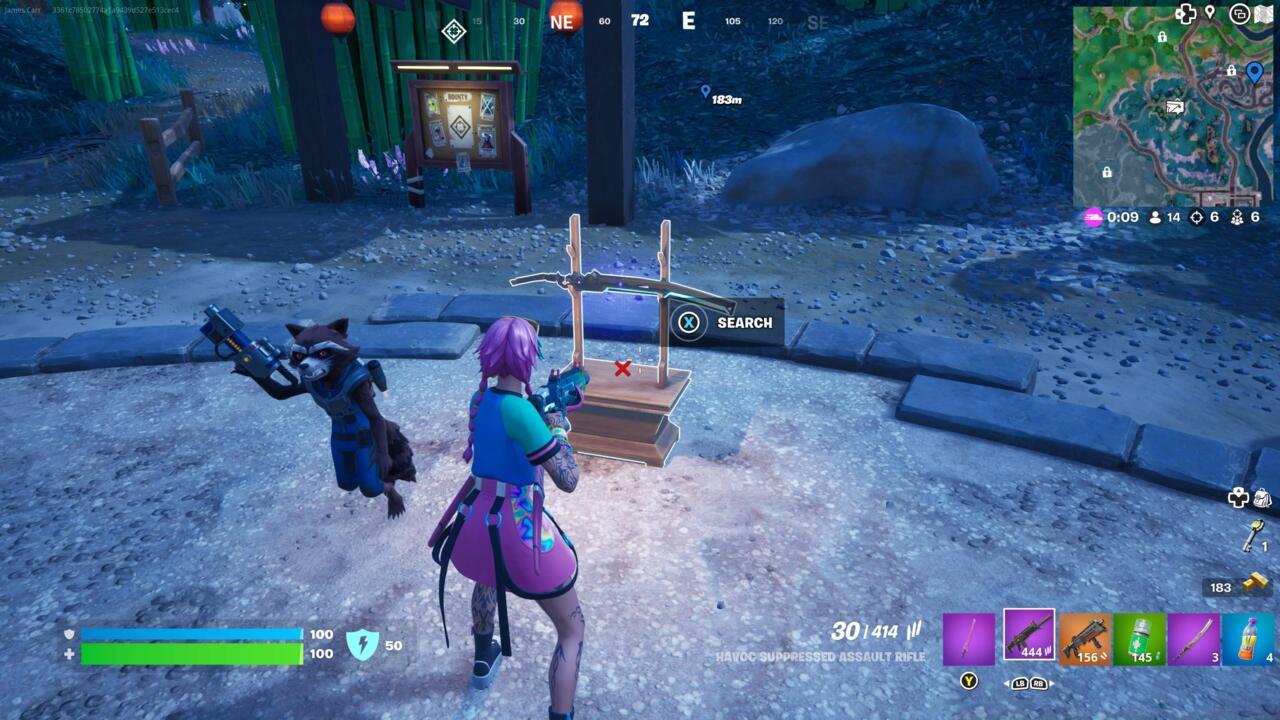
Task: Click the Y swap button near item slots
Action: [968, 679]
